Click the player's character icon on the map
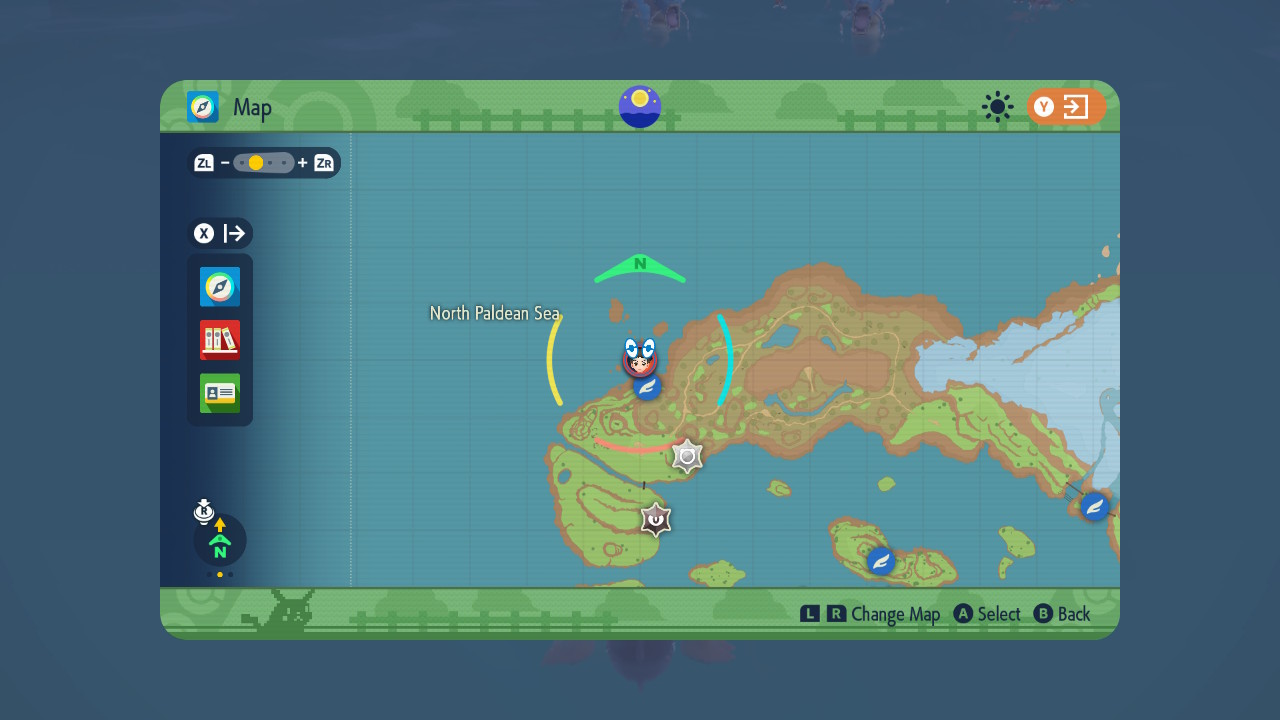 pyautogui.click(x=640, y=365)
